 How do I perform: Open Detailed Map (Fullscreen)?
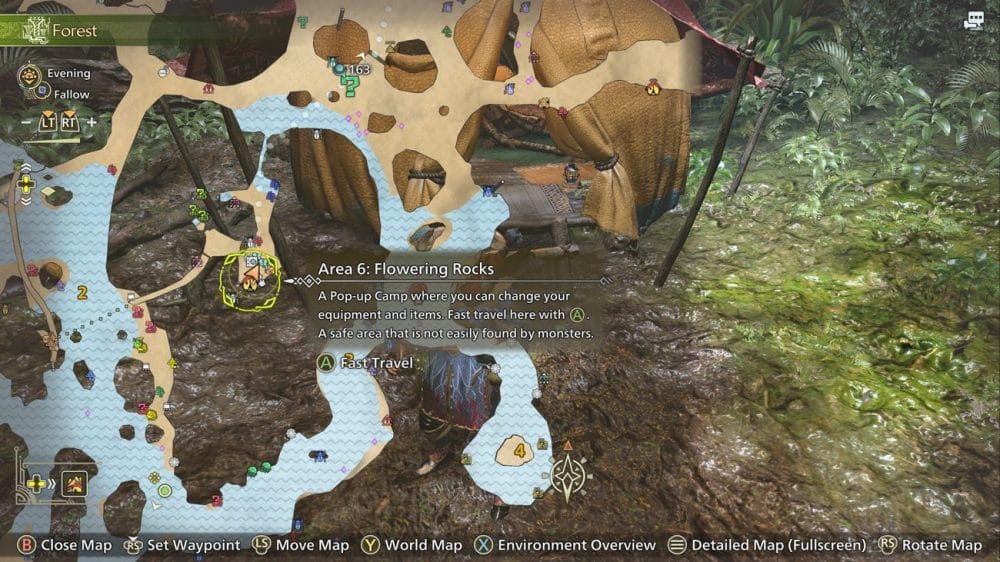(767, 545)
